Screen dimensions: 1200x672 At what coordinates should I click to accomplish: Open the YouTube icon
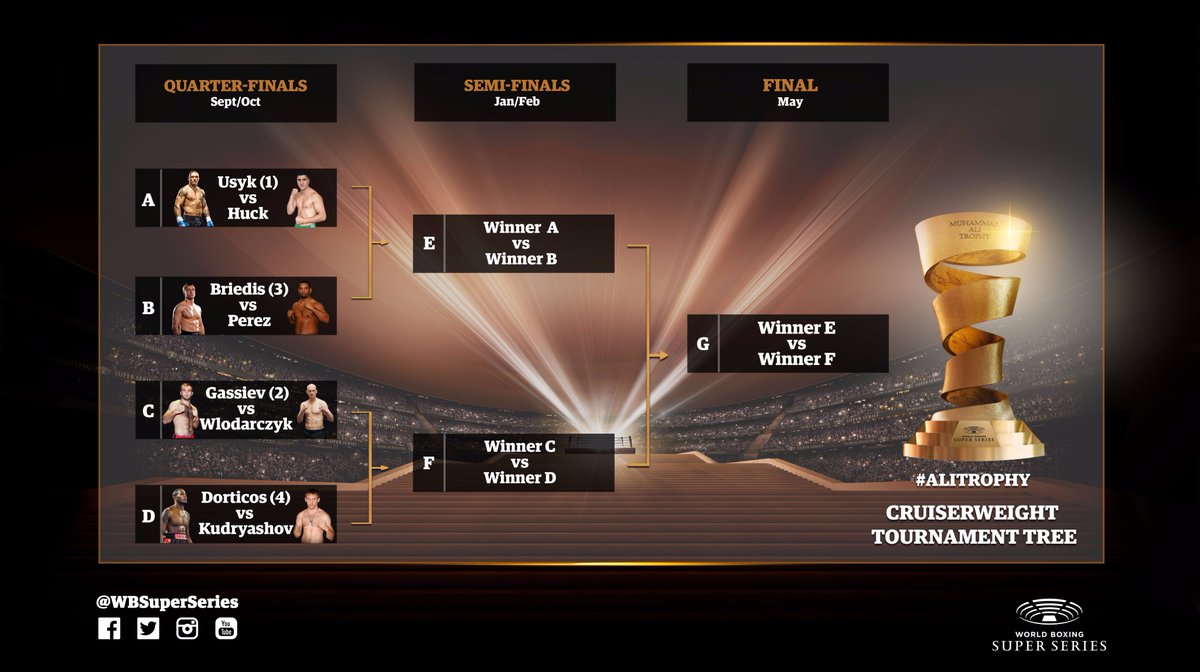[x=227, y=629]
